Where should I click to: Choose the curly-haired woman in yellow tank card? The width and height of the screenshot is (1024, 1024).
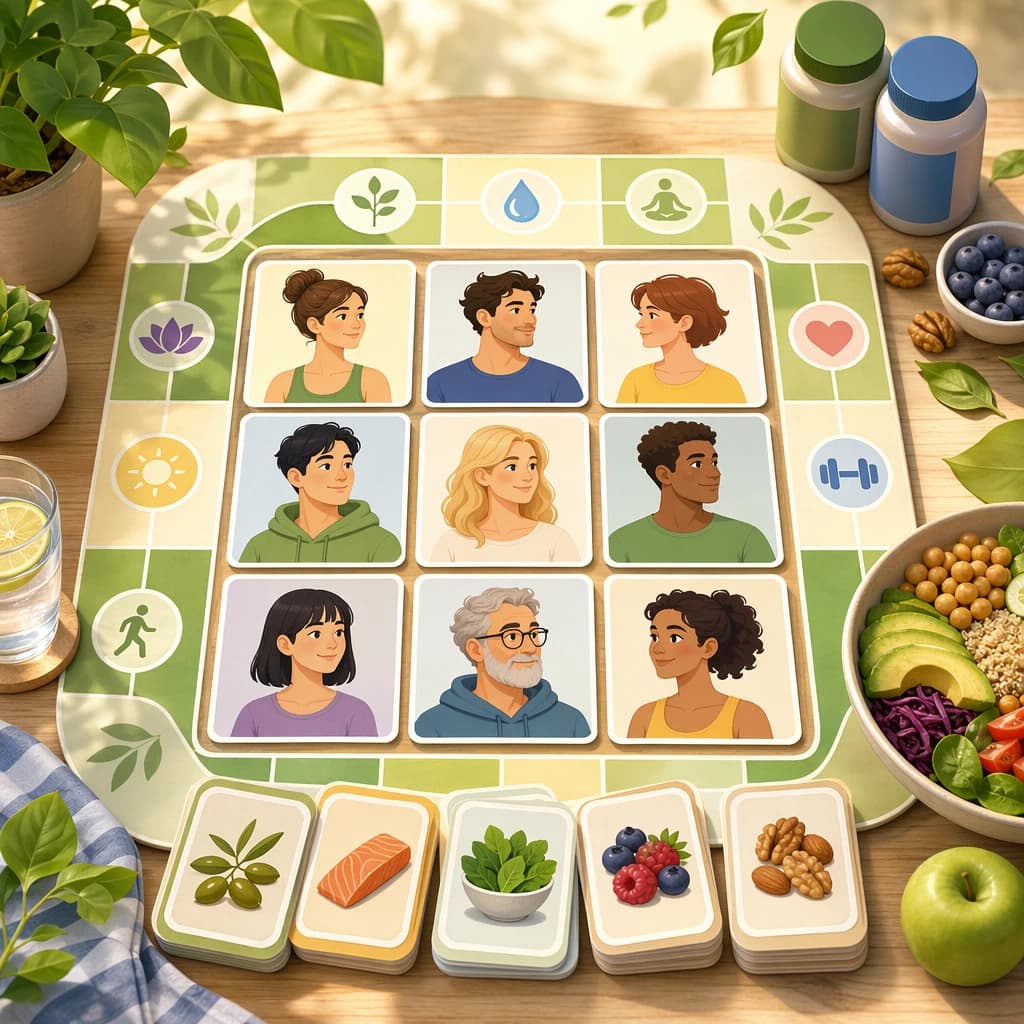point(701,658)
